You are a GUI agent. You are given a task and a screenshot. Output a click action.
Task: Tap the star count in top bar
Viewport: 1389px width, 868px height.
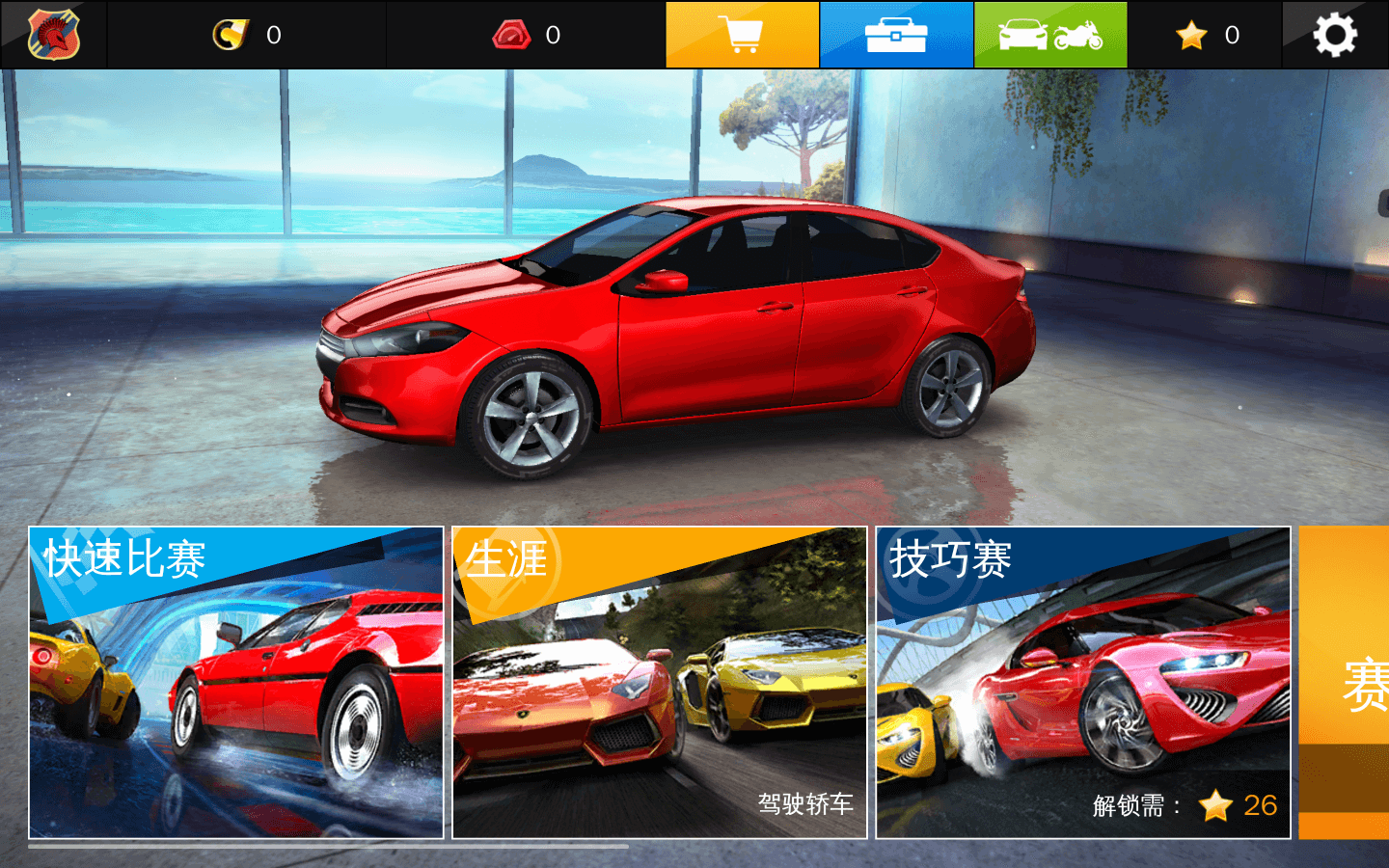click(1206, 35)
